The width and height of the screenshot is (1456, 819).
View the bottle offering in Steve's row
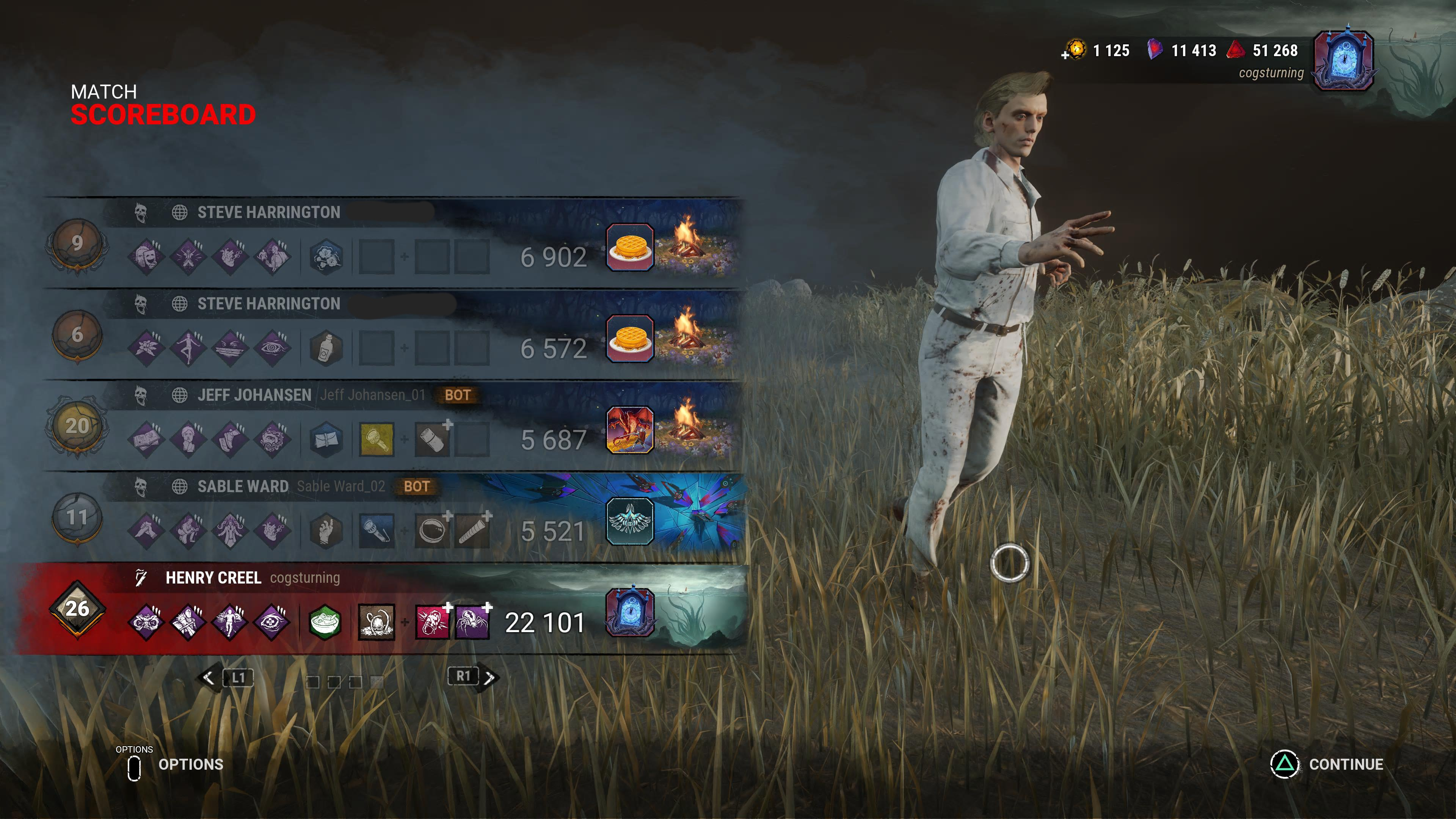pyautogui.click(x=326, y=348)
